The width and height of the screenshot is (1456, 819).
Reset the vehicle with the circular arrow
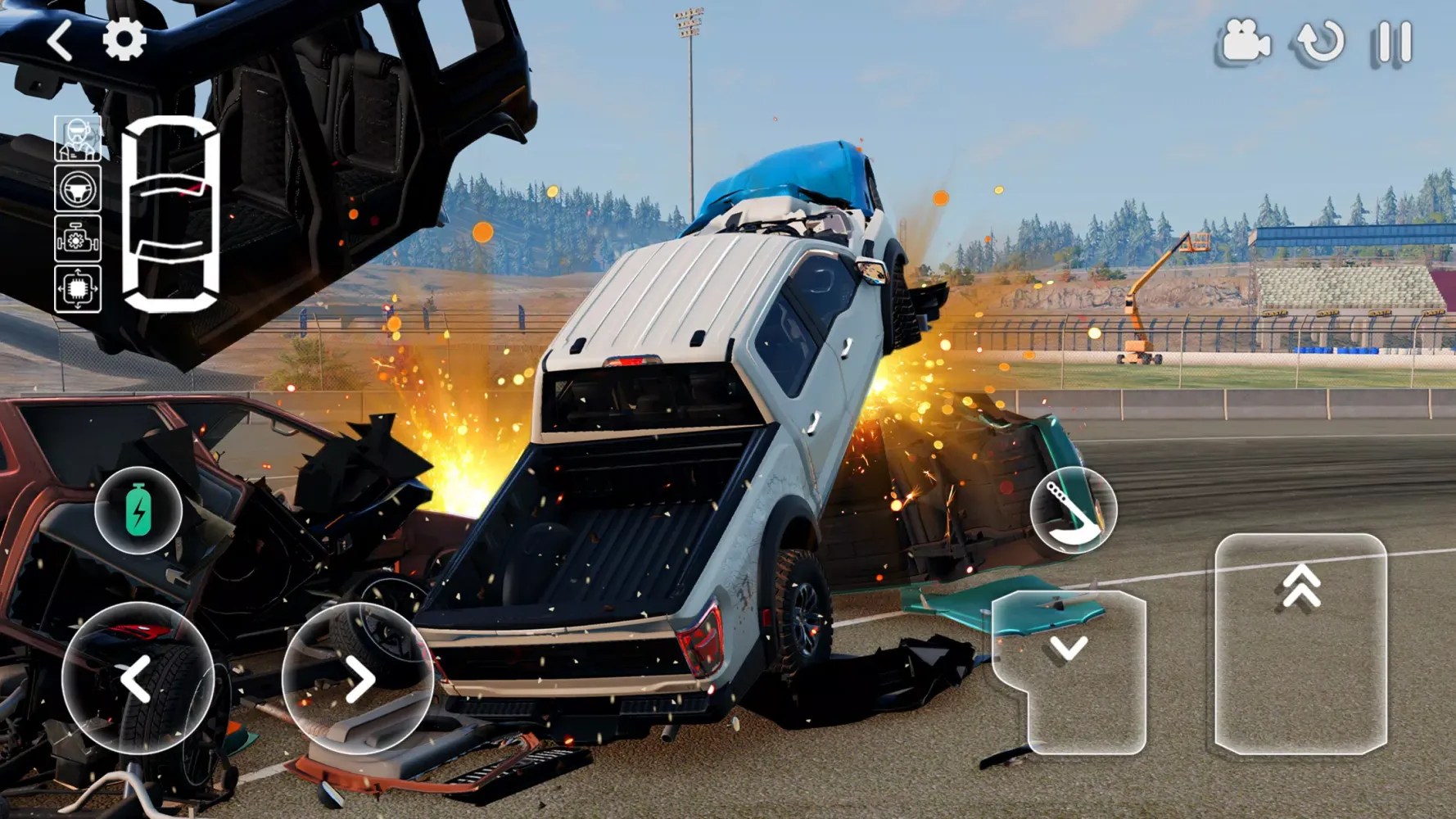[1320, 42]
